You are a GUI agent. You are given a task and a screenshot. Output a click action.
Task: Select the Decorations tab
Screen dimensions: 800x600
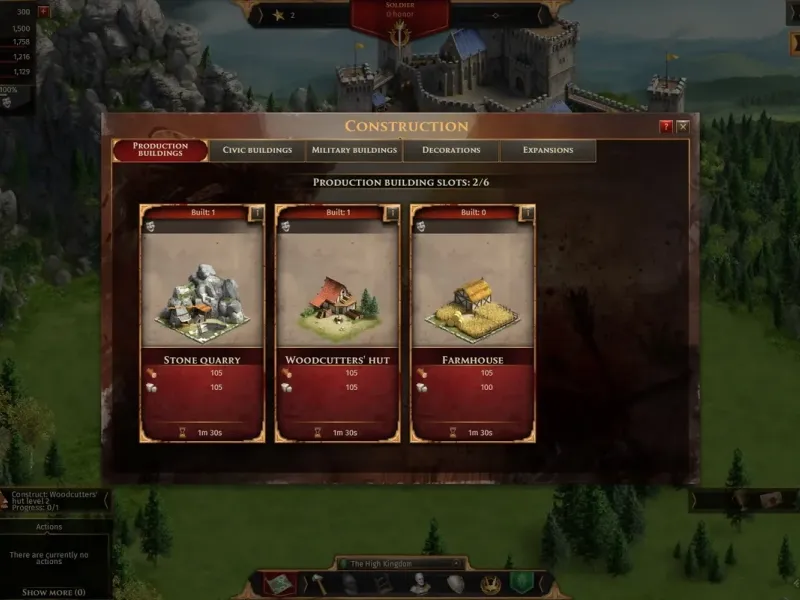coord(451,150)
